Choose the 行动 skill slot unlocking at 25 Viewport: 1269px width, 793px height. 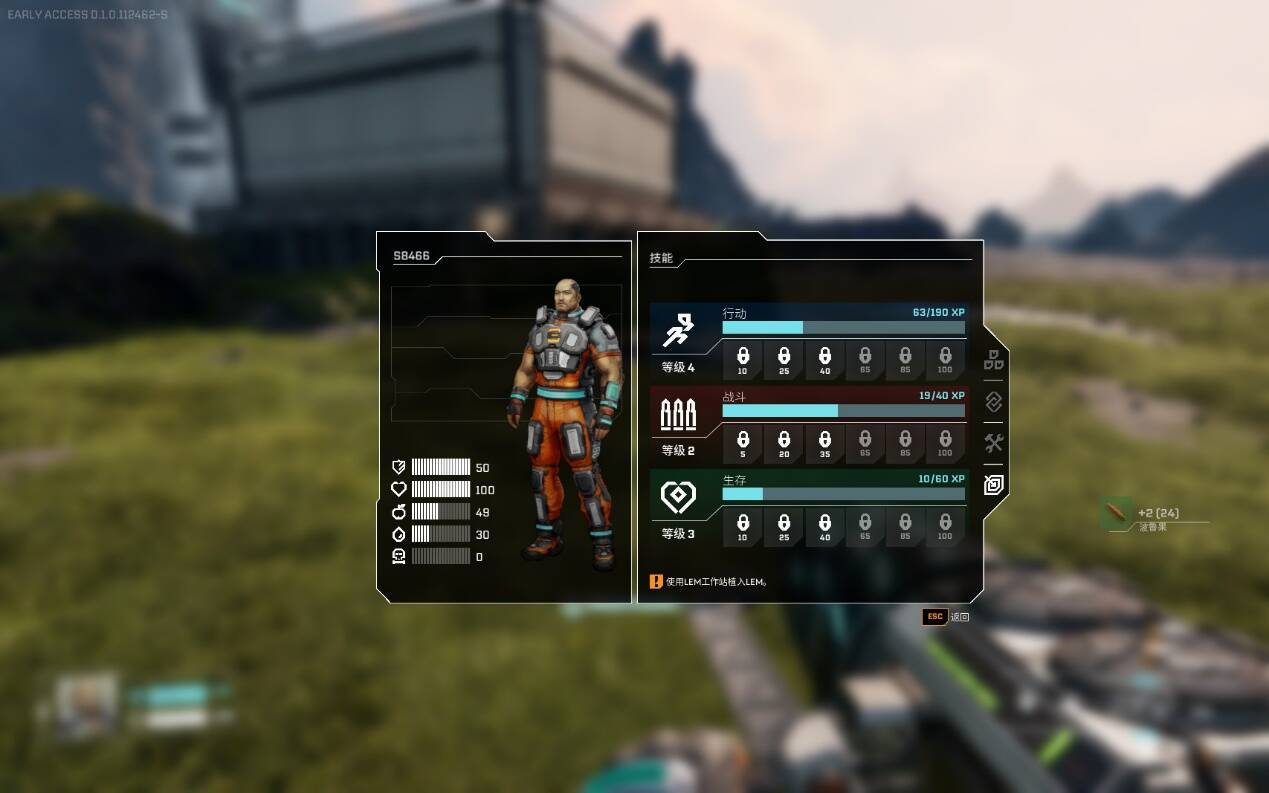pyautogui.click(x=784, y=360)
